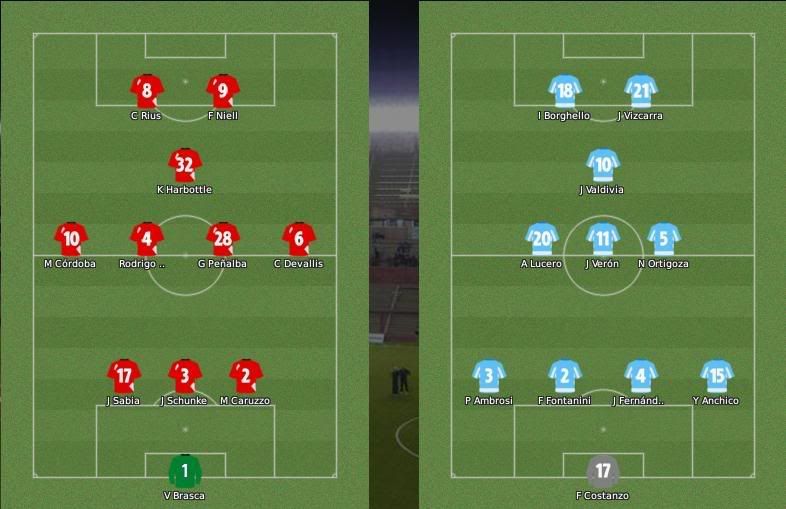Pick A Lucero's number 20 shirt

coord(542,239)
